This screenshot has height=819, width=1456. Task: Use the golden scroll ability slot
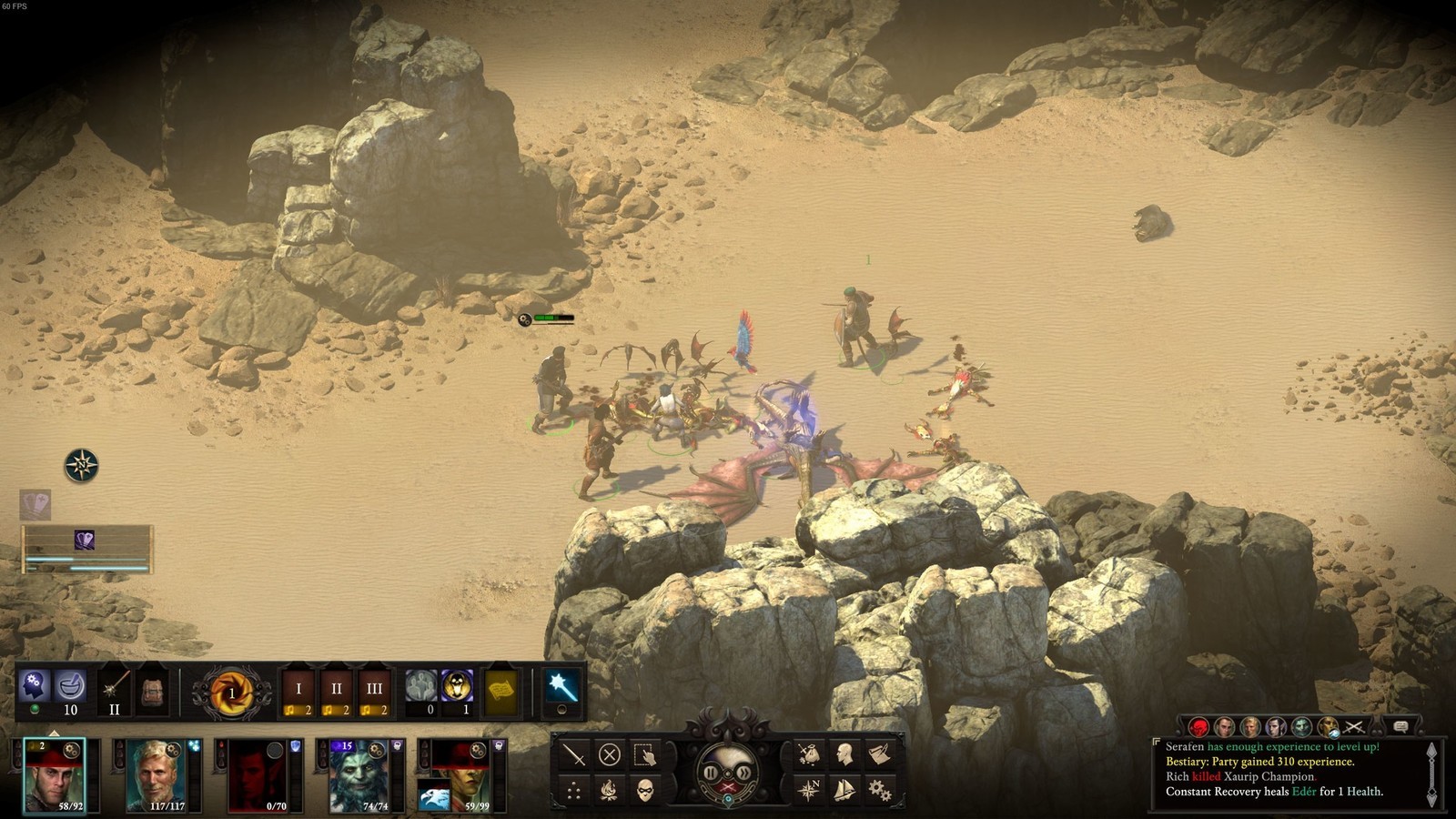click(x=500, y=693)
